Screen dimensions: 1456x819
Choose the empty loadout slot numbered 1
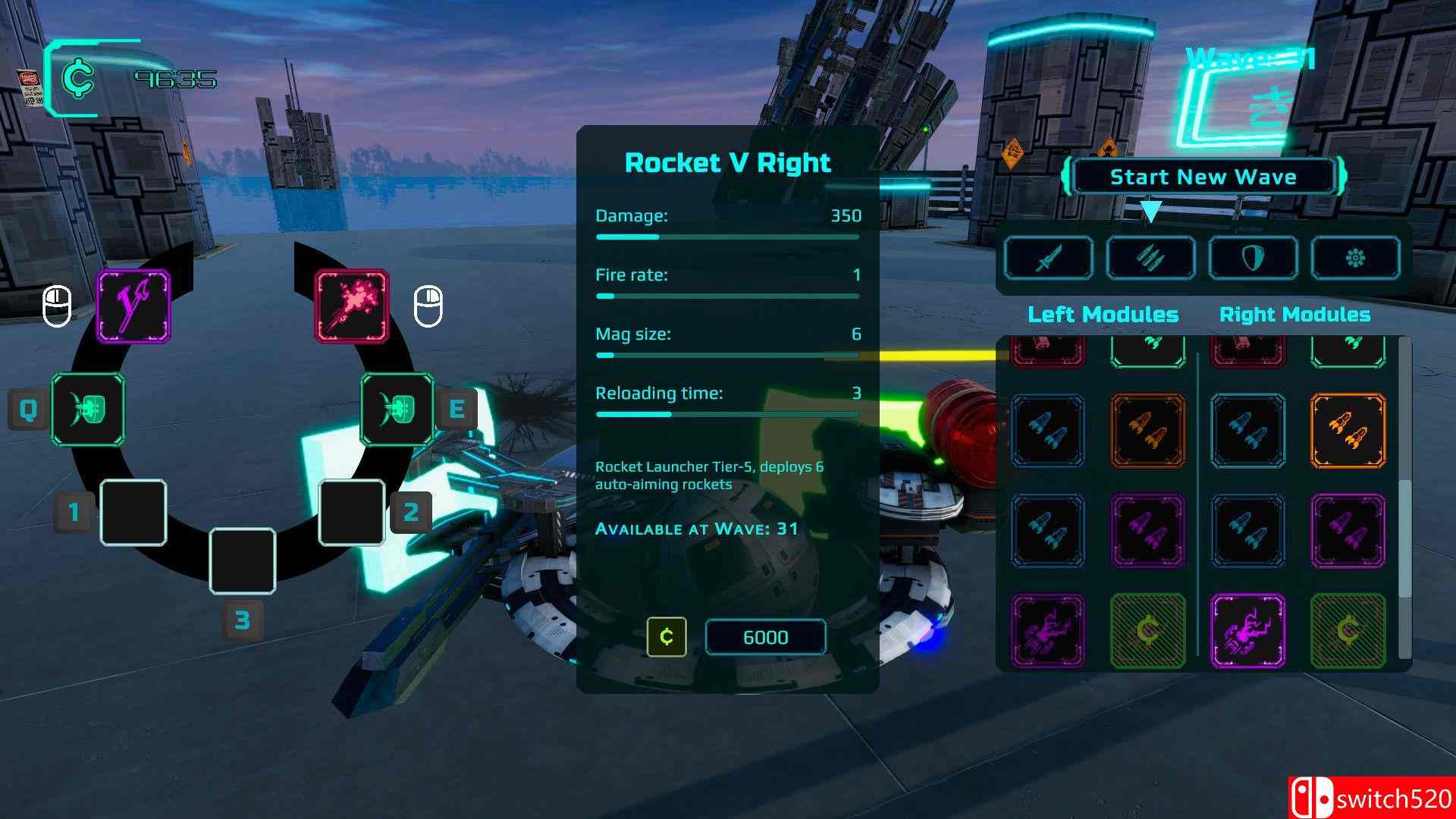(133, 513)
